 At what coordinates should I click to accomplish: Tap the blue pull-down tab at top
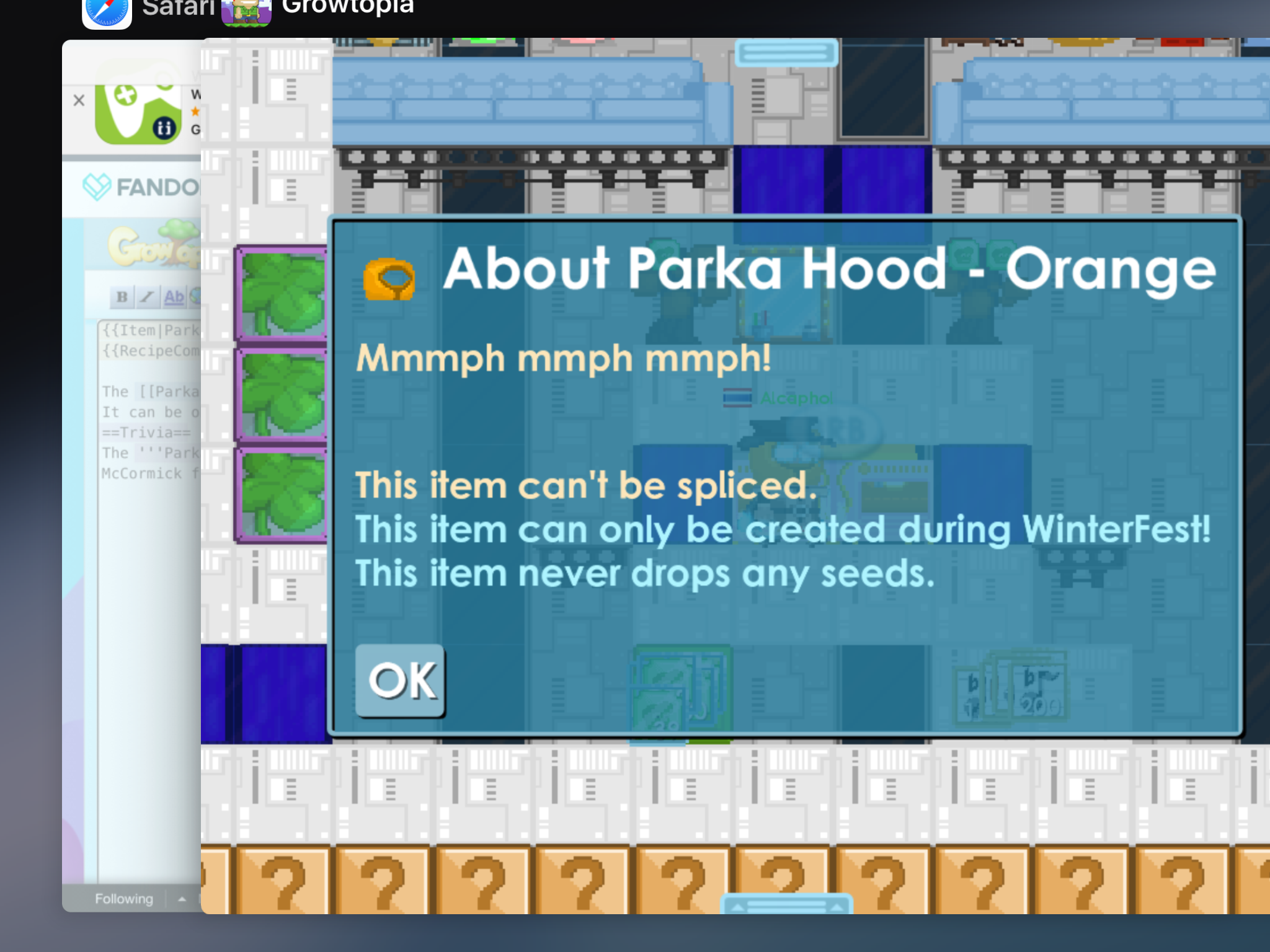786,53
